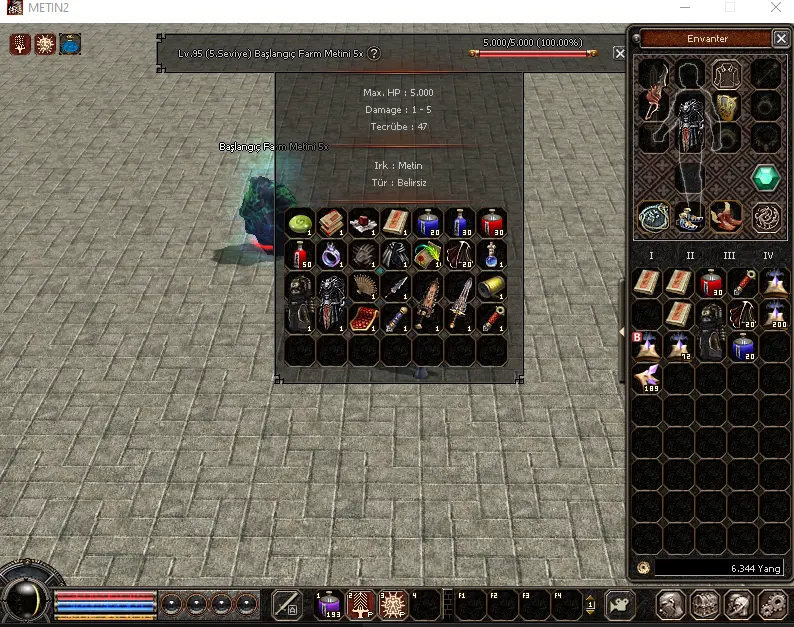Select the folding fan drop item
794x627 pixels.
[363, 286]
